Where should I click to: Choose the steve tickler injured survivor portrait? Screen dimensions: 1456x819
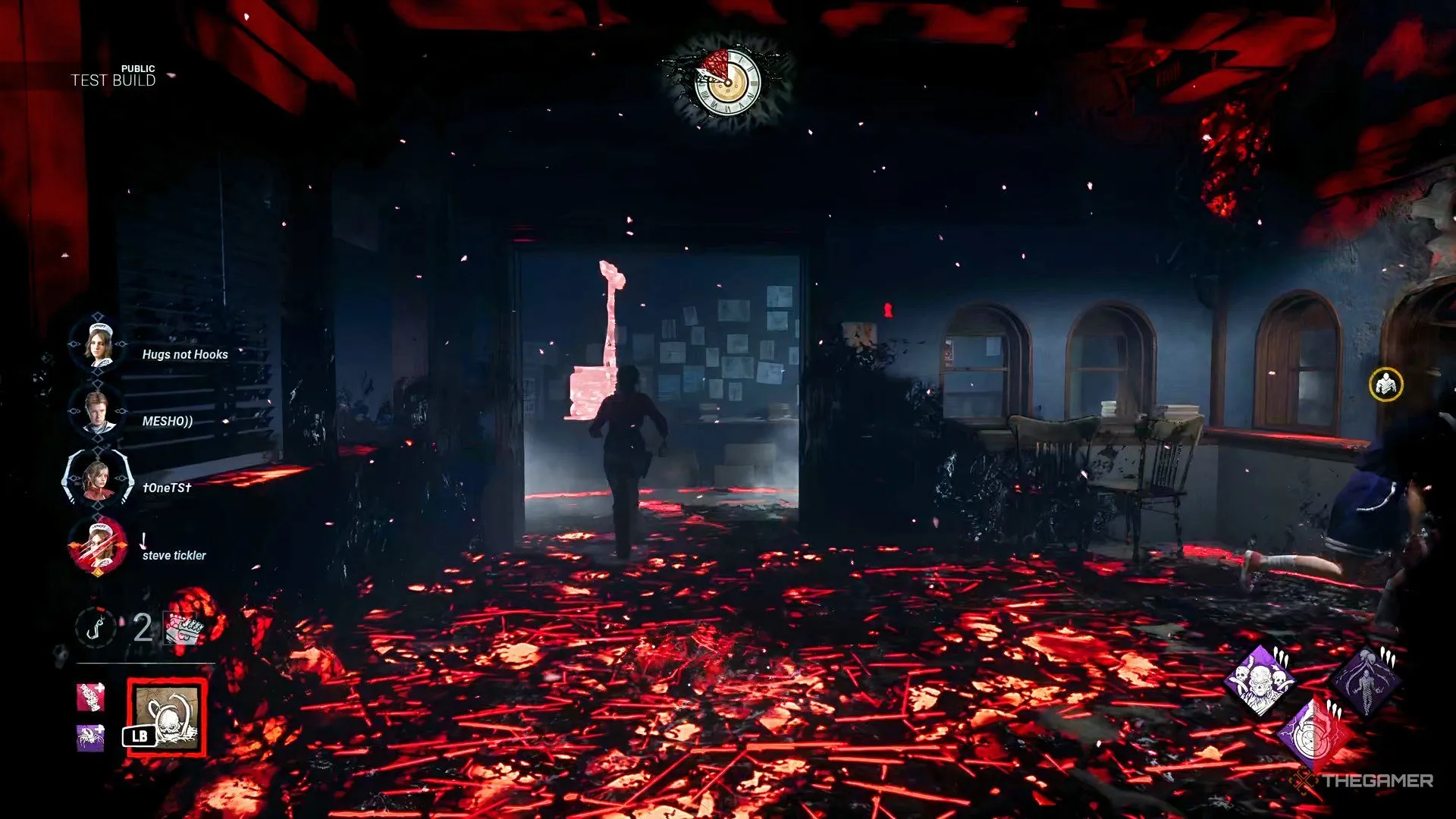(98, 547)
